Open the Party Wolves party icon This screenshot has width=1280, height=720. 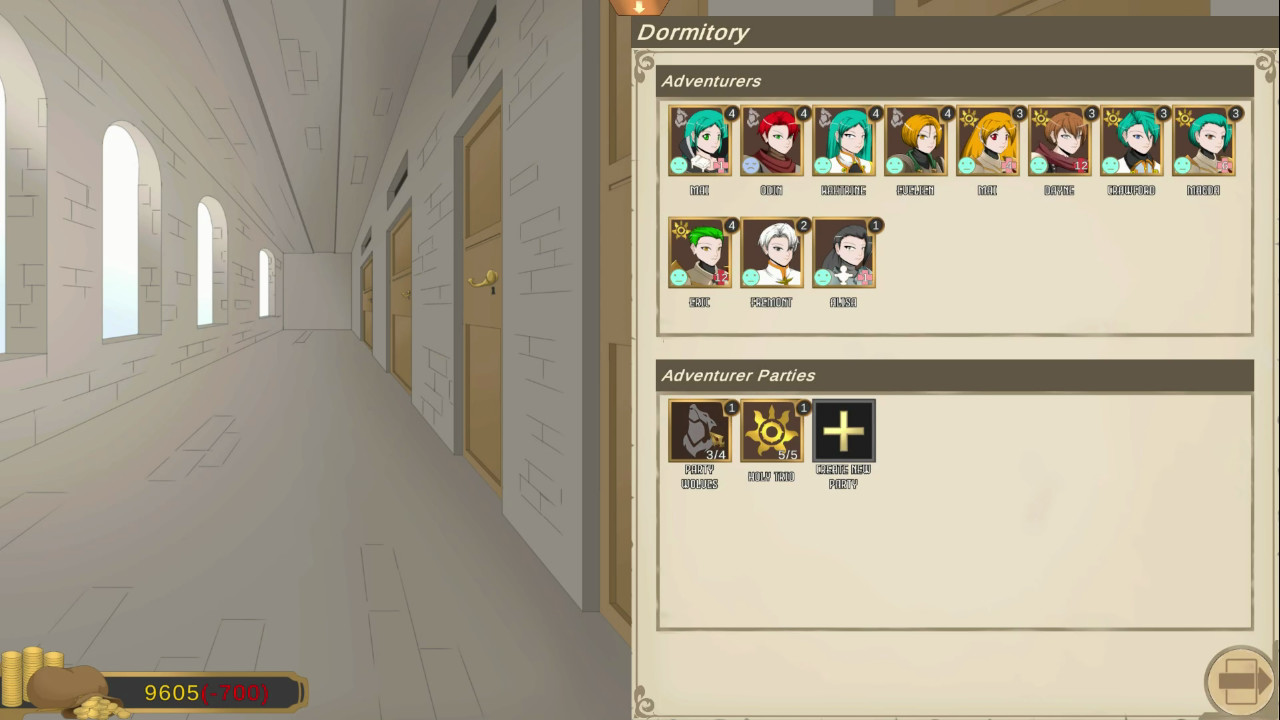[x=699, y=430]
